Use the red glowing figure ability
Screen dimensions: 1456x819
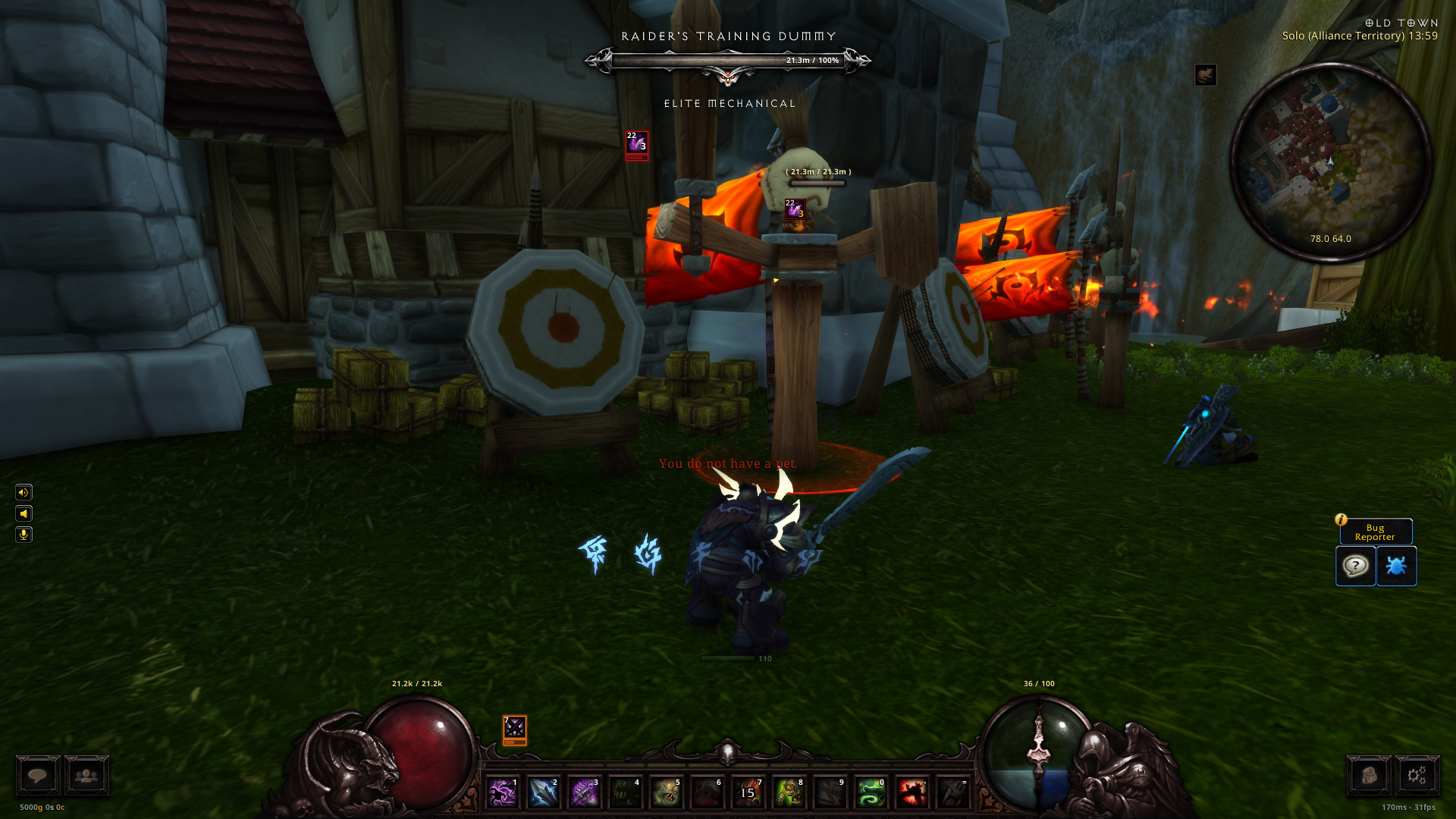912,792
